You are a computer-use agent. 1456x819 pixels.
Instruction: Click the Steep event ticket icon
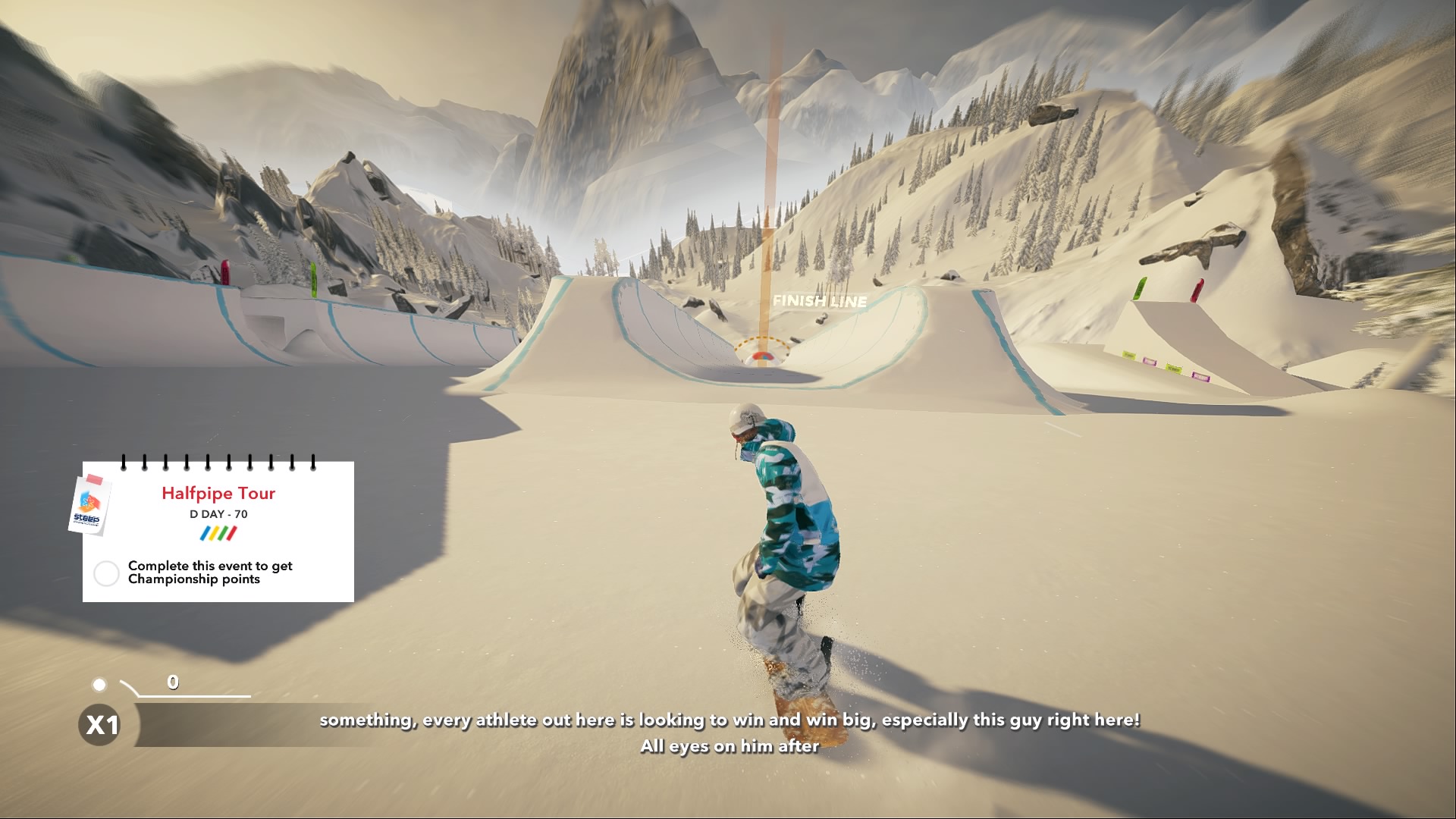[89, 506]
